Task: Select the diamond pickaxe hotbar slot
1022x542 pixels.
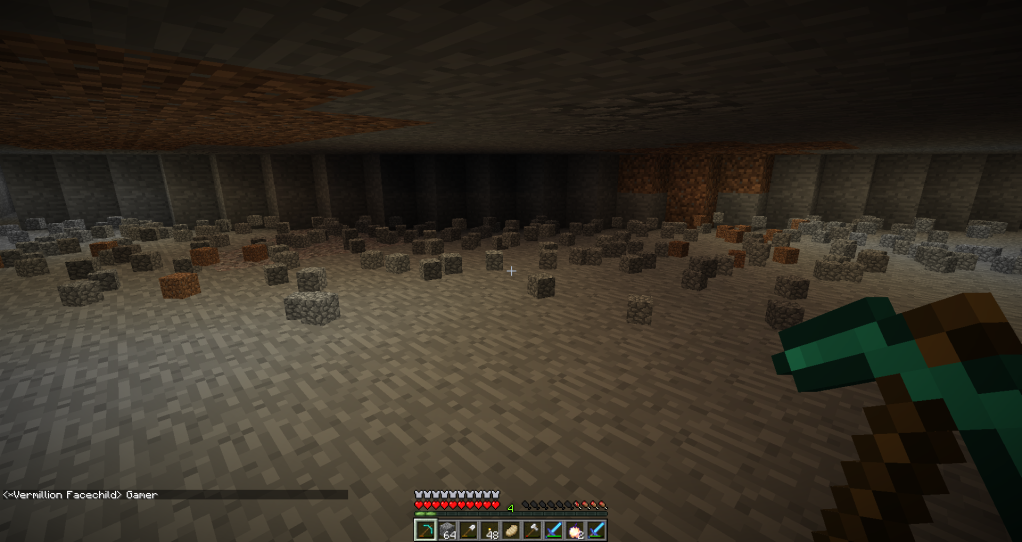Action: pos(425,530)
